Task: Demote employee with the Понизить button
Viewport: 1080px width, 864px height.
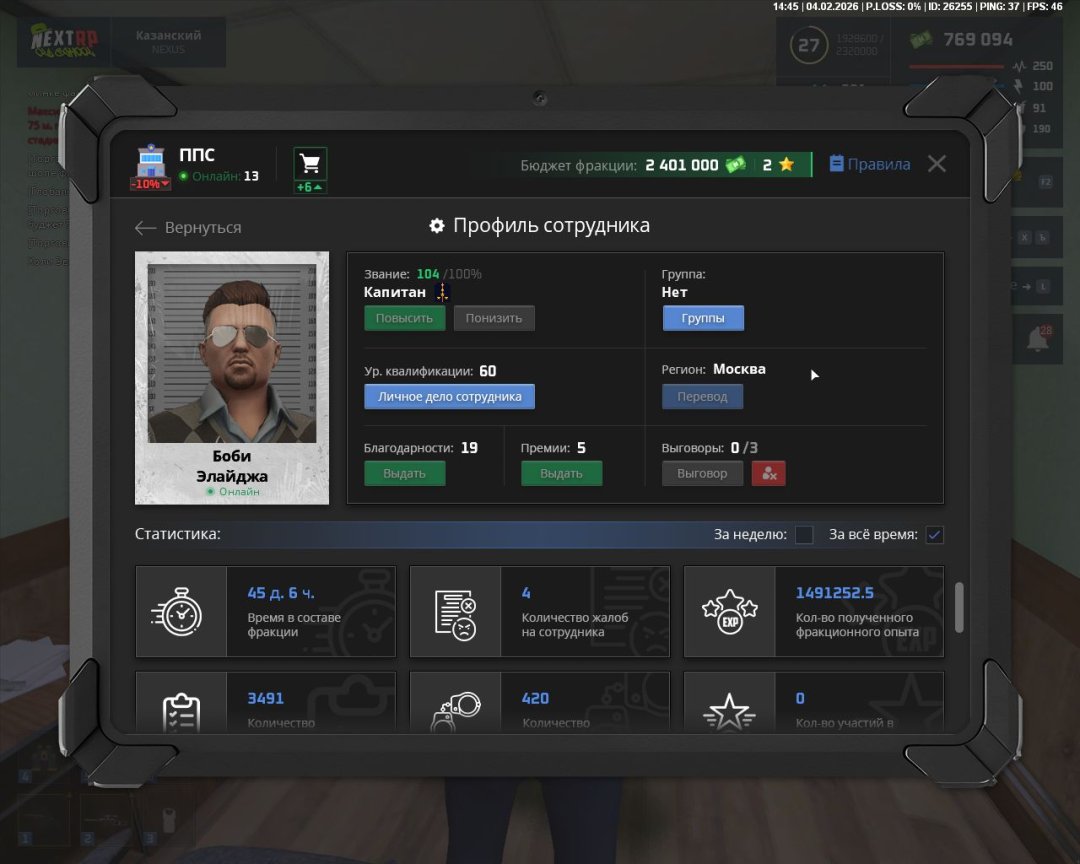Action: tap(494, 318)
